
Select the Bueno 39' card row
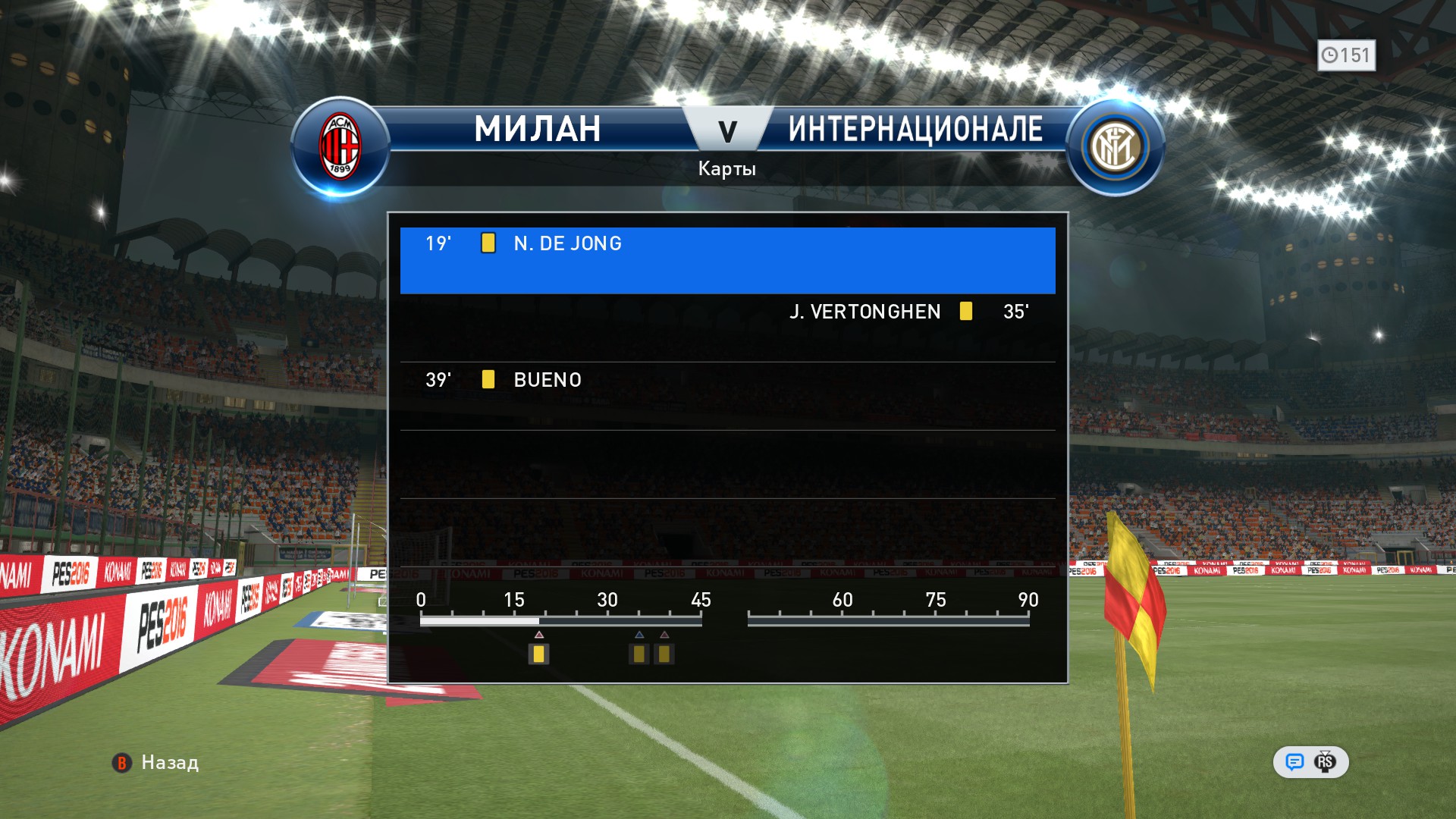pyautogui.click(x=727, y=395)
